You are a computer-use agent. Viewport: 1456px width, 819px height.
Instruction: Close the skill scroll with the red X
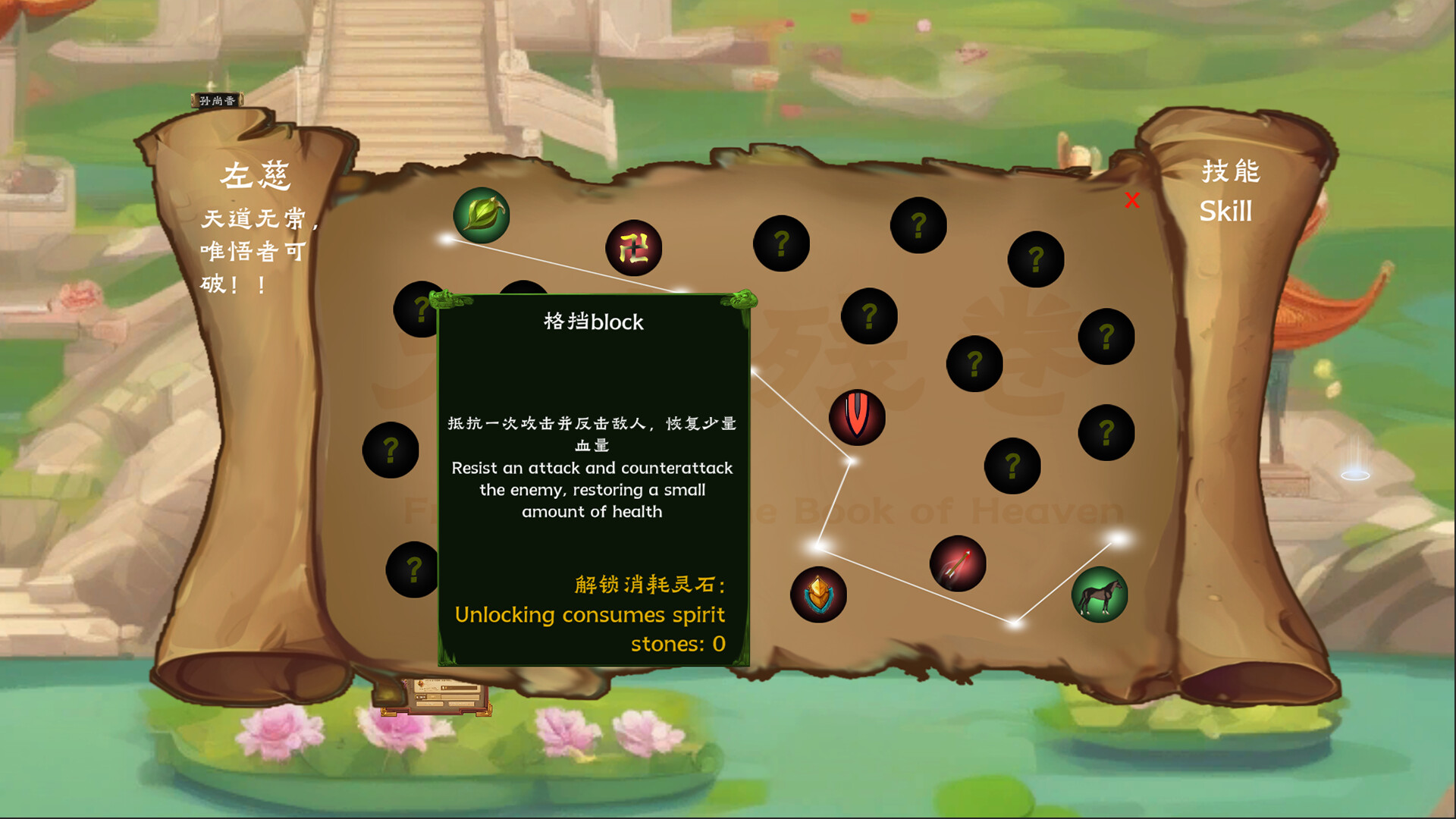1131,201
